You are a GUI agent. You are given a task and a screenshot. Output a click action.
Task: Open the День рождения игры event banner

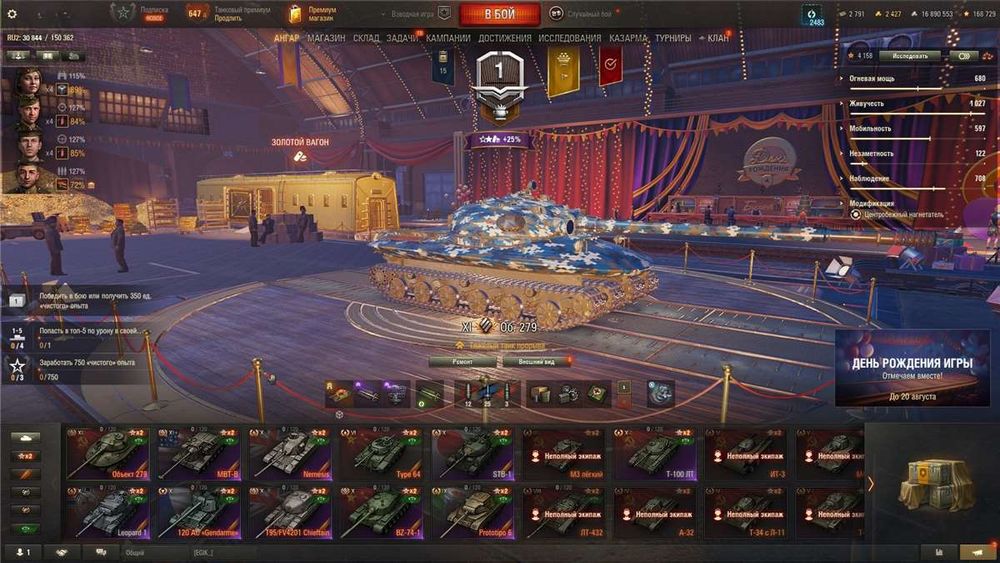(x=912, y=367)
